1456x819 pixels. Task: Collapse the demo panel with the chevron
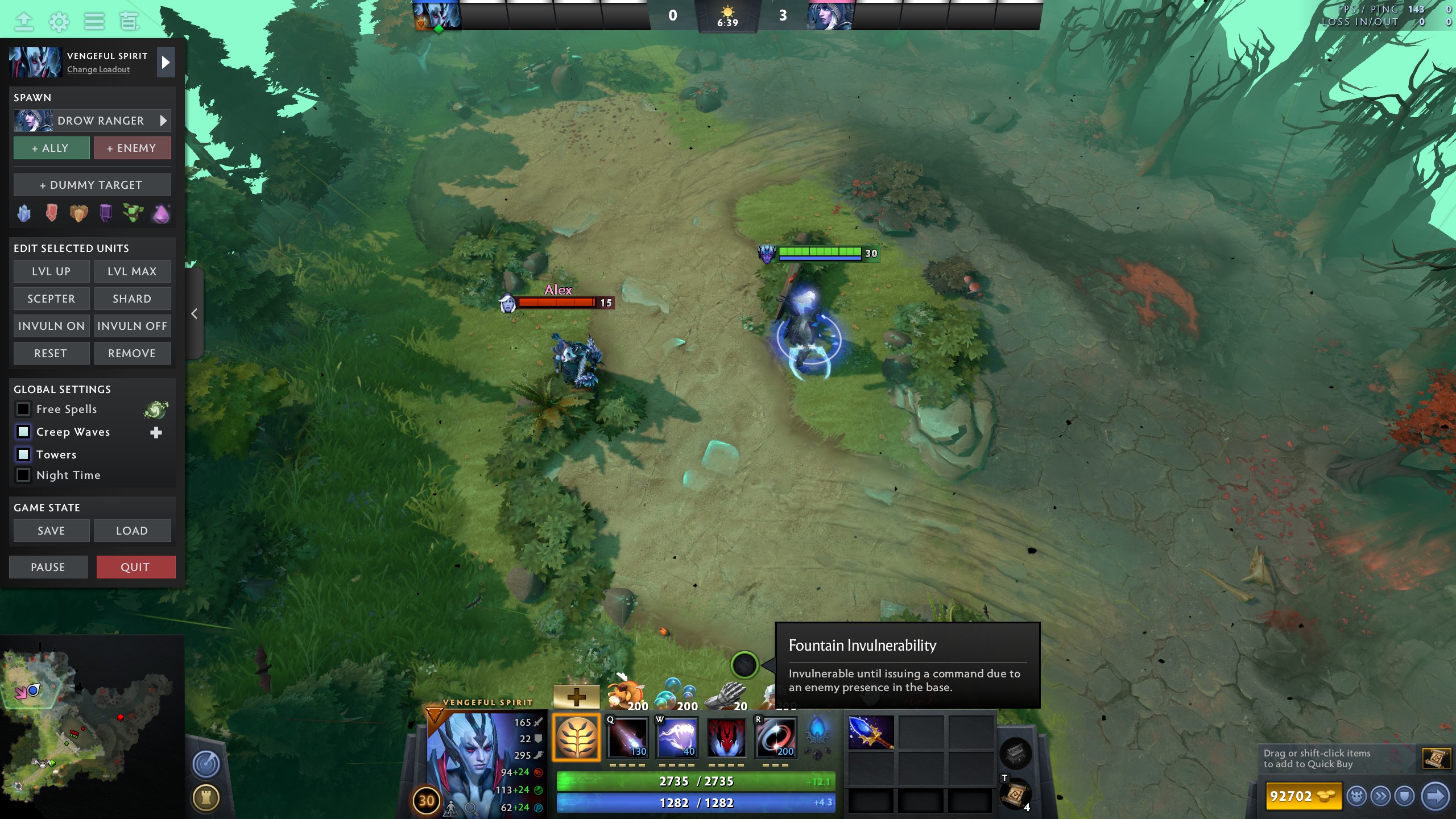(193, 313)
